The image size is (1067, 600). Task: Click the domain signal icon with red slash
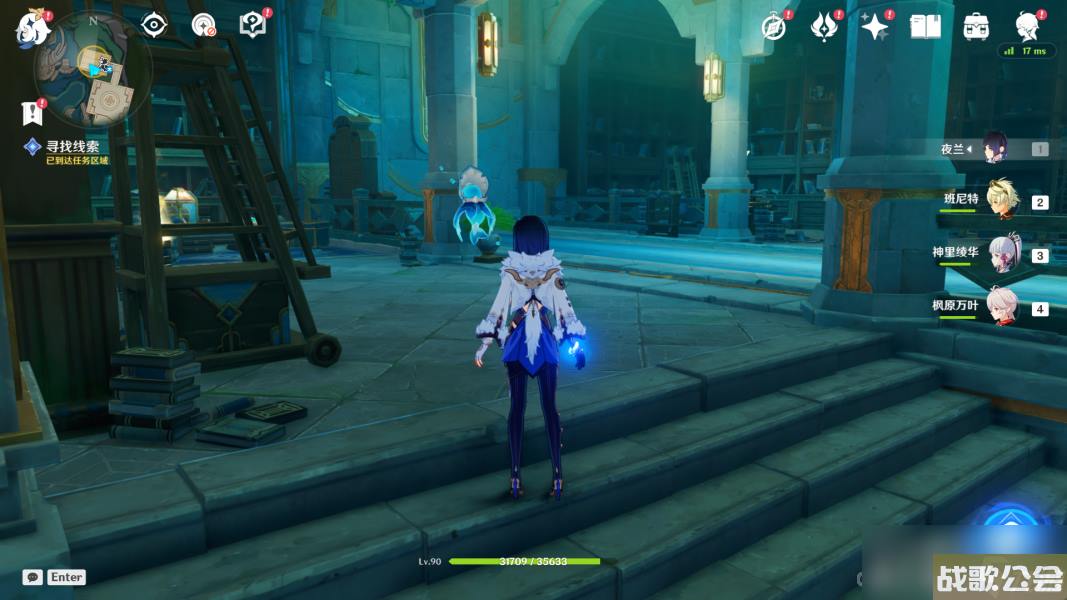point(204,25)
